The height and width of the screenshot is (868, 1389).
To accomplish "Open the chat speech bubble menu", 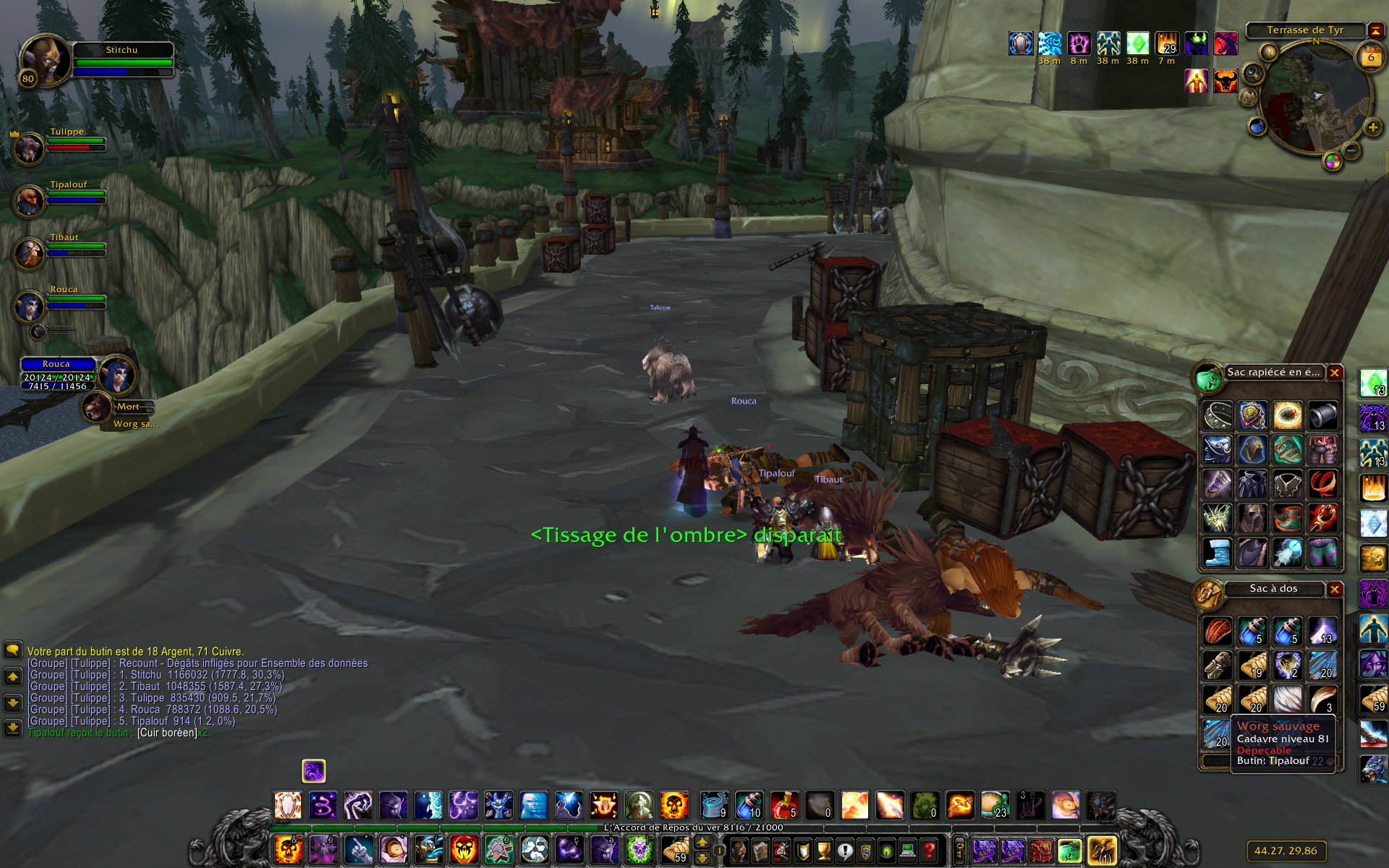I will pos(12,650).
